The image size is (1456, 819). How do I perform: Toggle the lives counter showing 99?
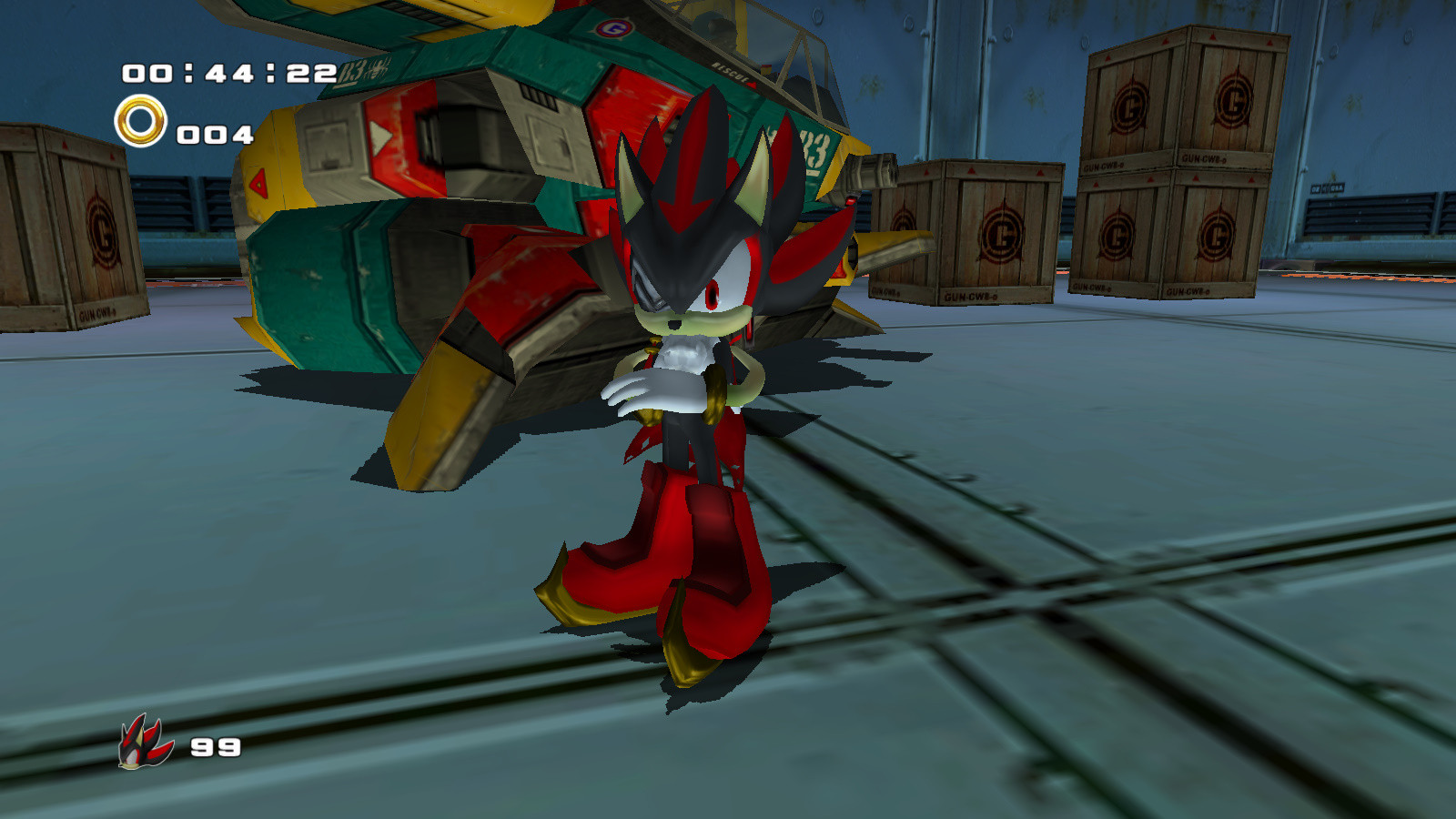coord(217,749)
